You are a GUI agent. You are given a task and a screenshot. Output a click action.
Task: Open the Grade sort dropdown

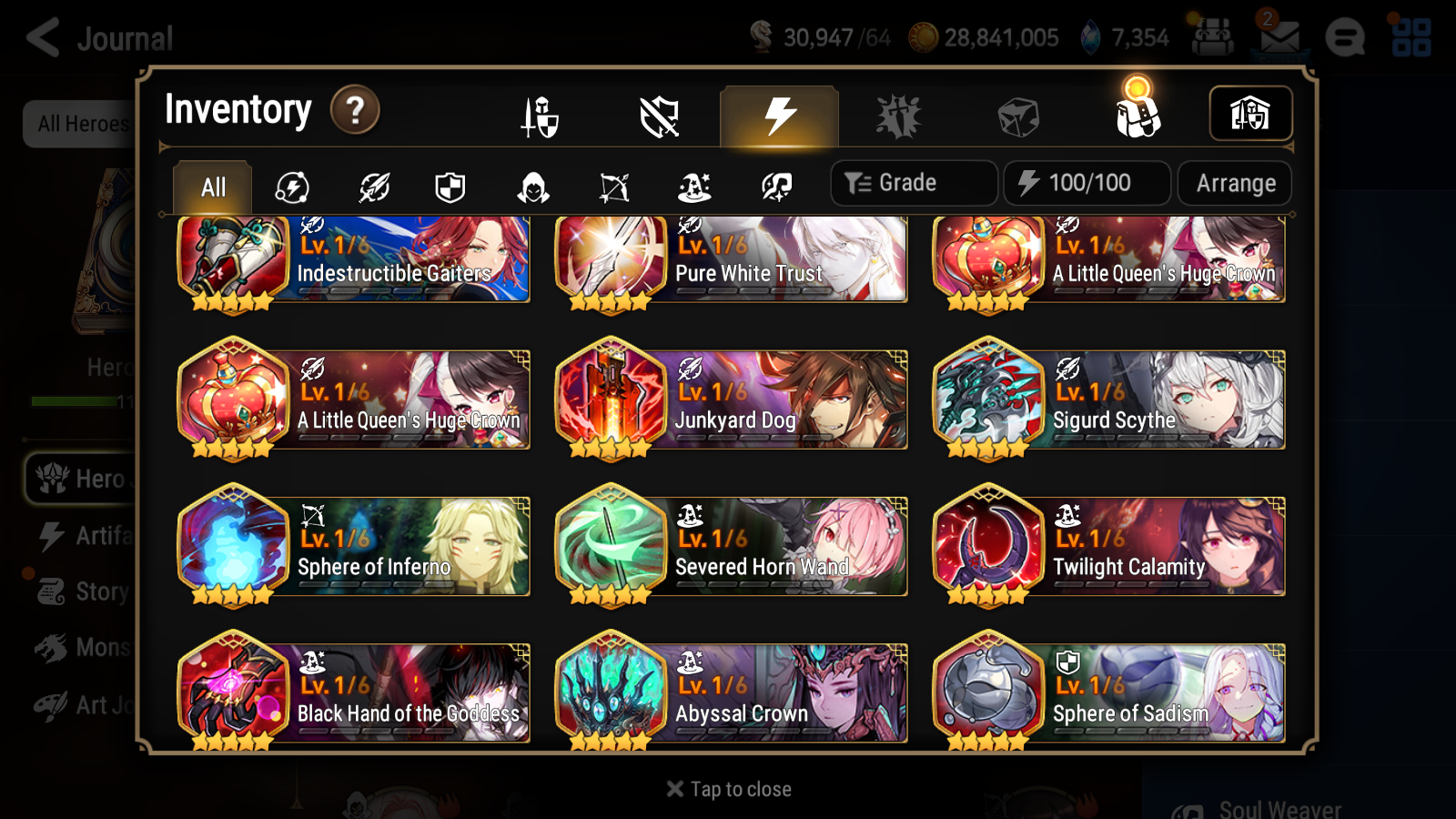pos(913,182)
